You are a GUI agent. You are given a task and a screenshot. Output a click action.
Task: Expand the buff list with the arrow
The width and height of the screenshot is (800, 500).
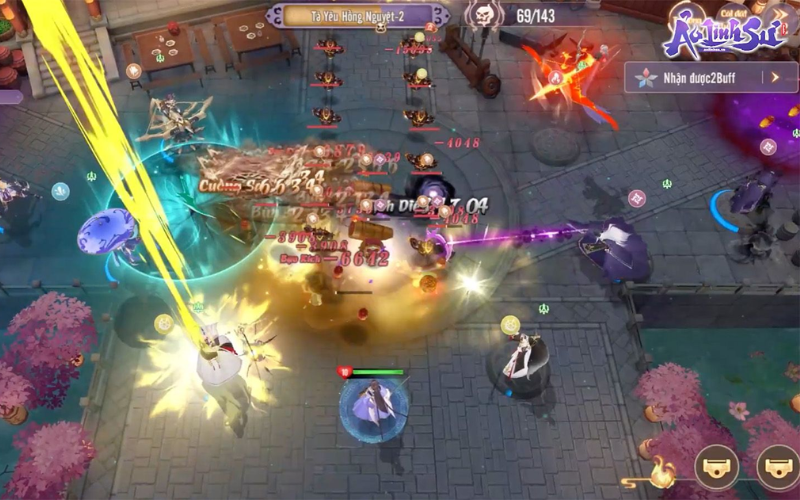coord(775,77)
